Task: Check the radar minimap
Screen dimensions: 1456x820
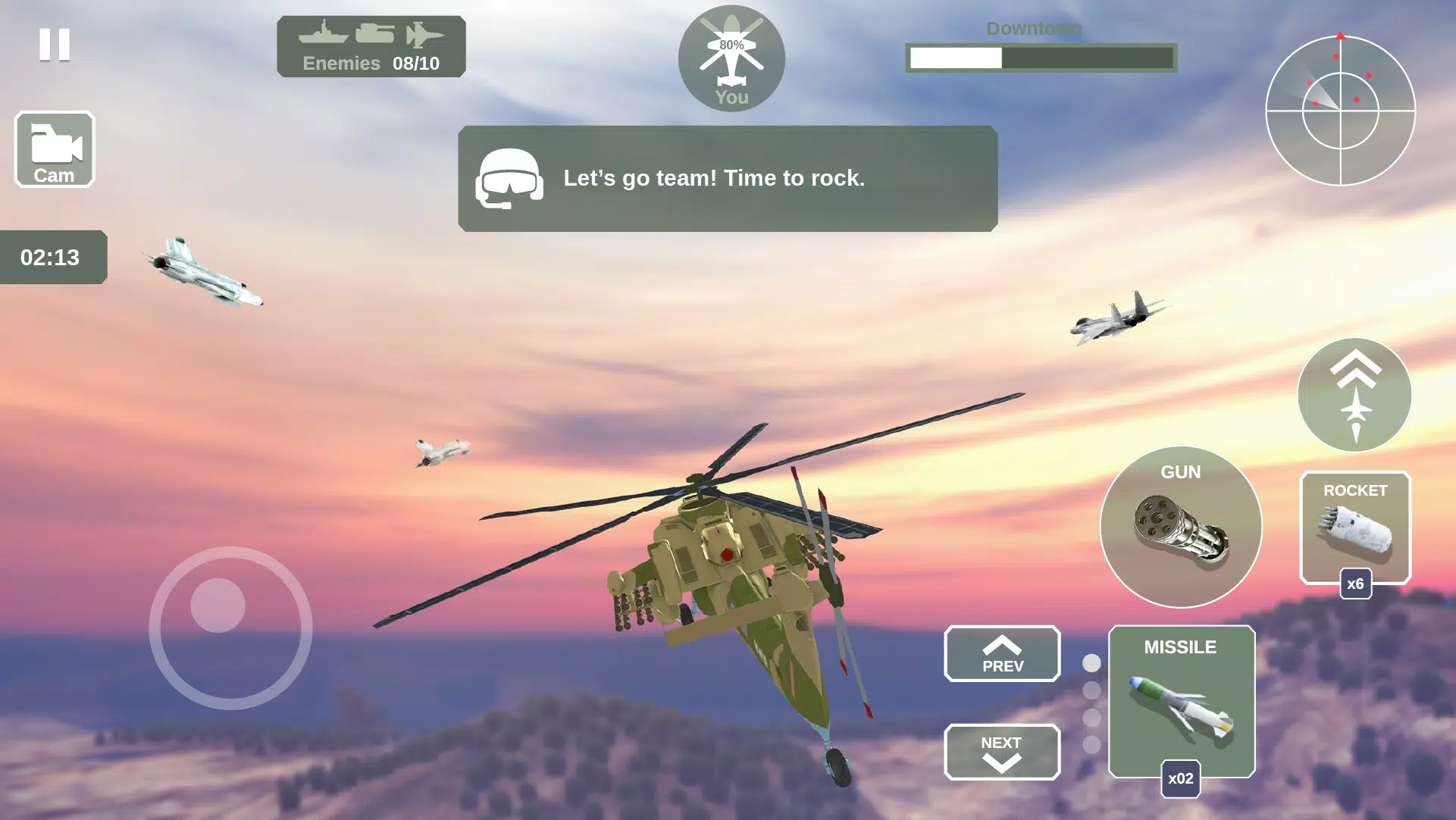Action: tap(1342, 110)
